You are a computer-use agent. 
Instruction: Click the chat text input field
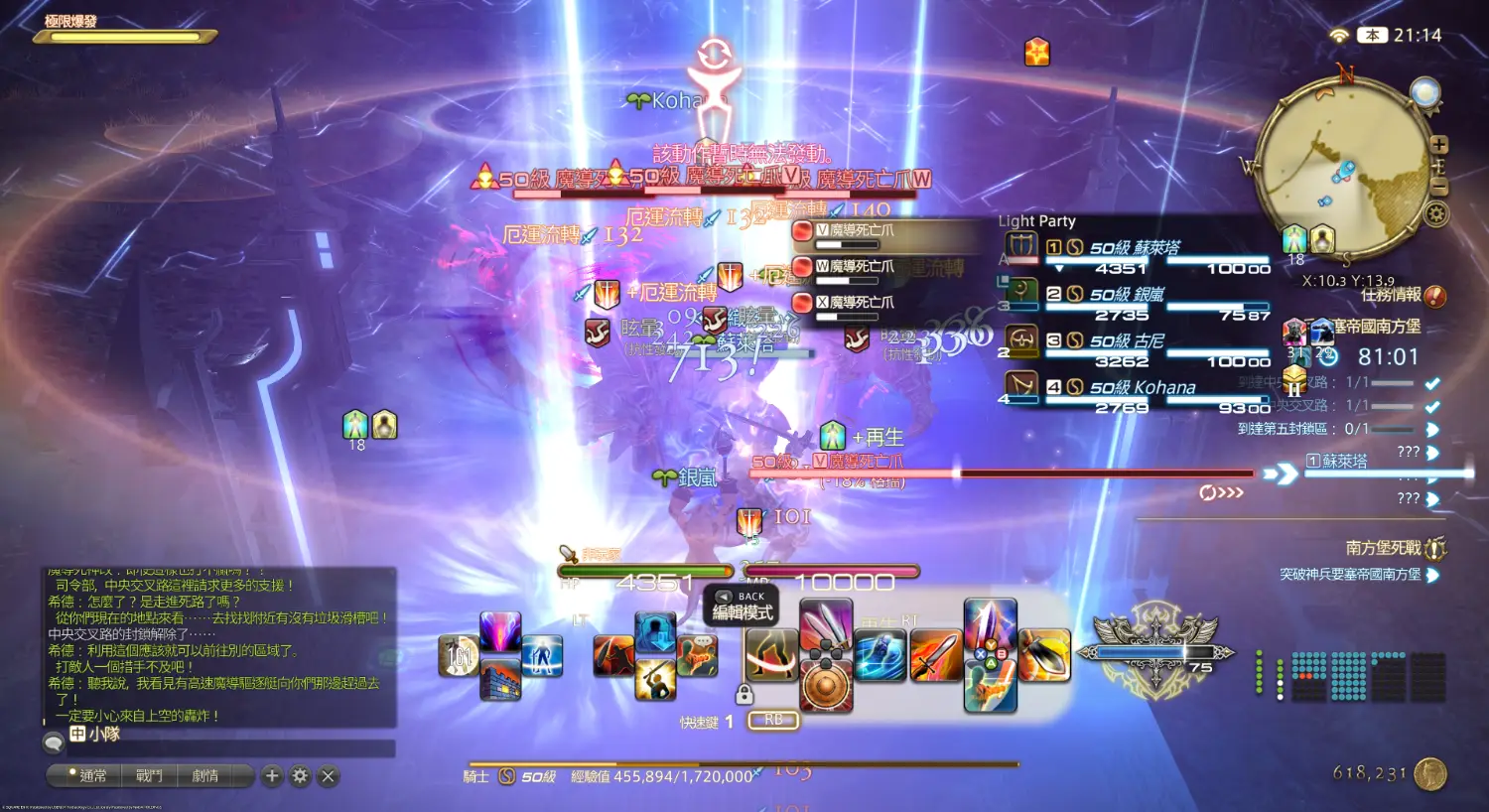pos(228,747)
